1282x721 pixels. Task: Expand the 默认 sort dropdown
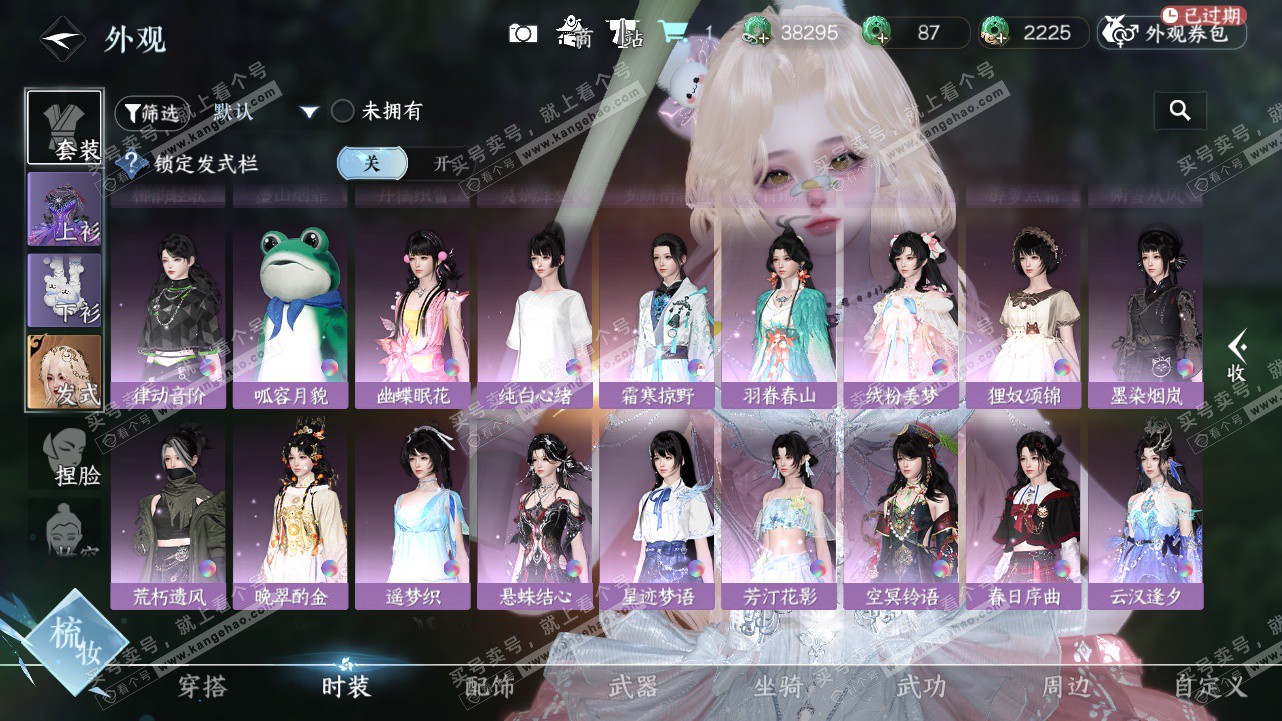coord(309,112)
